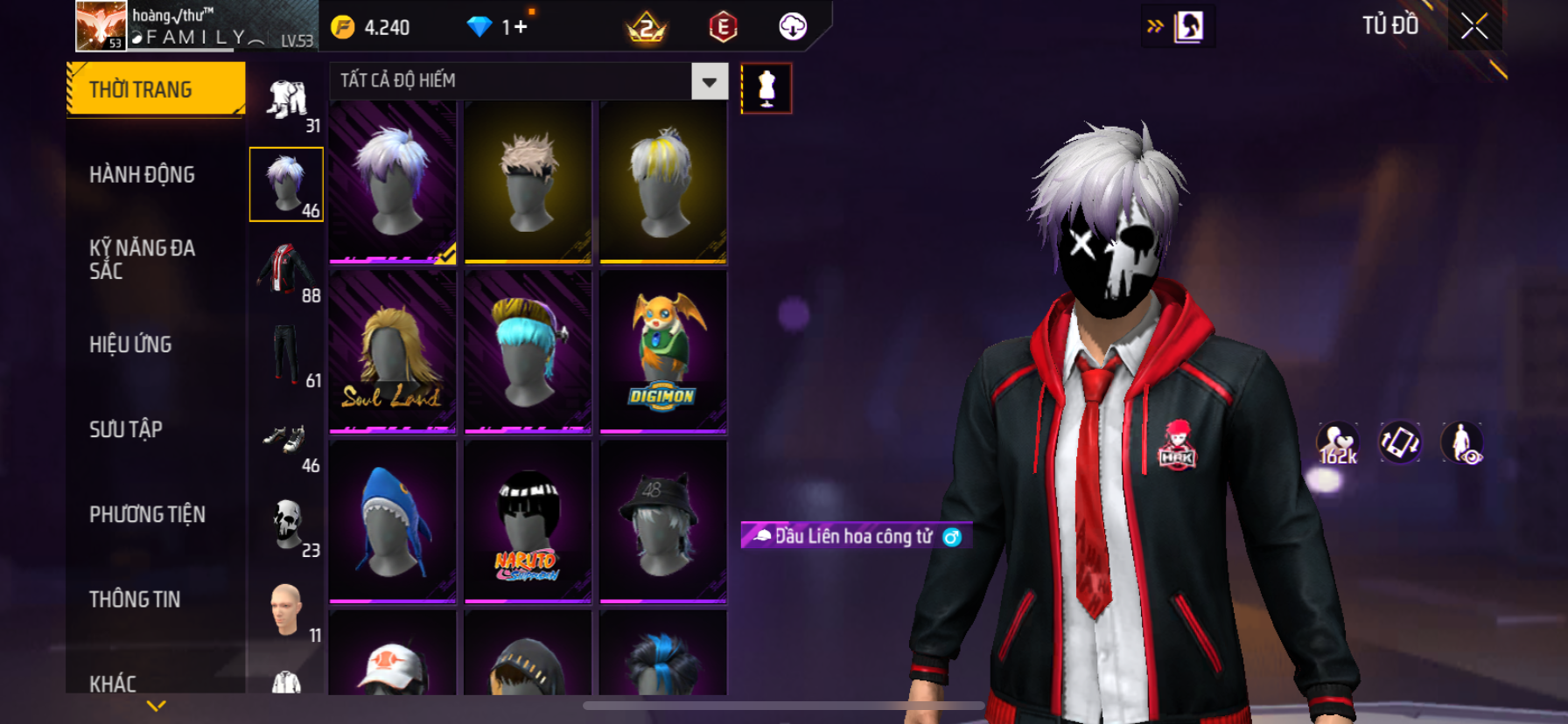Pick the shoes category icon
The width and height of the screenshot is (1568, 724).
pyautogui.click(x=286, y=439)
